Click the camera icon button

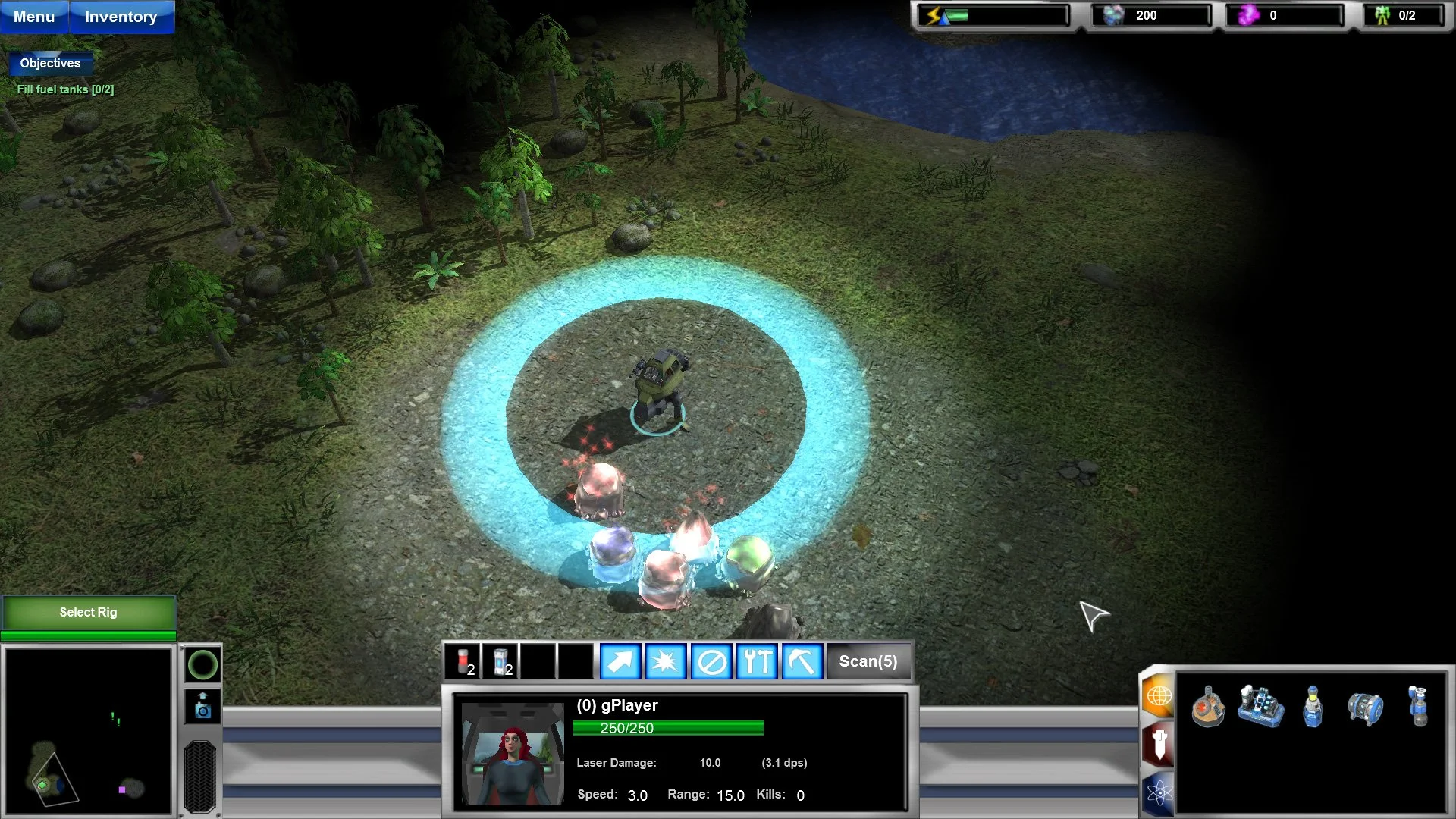tap(202, 706)
